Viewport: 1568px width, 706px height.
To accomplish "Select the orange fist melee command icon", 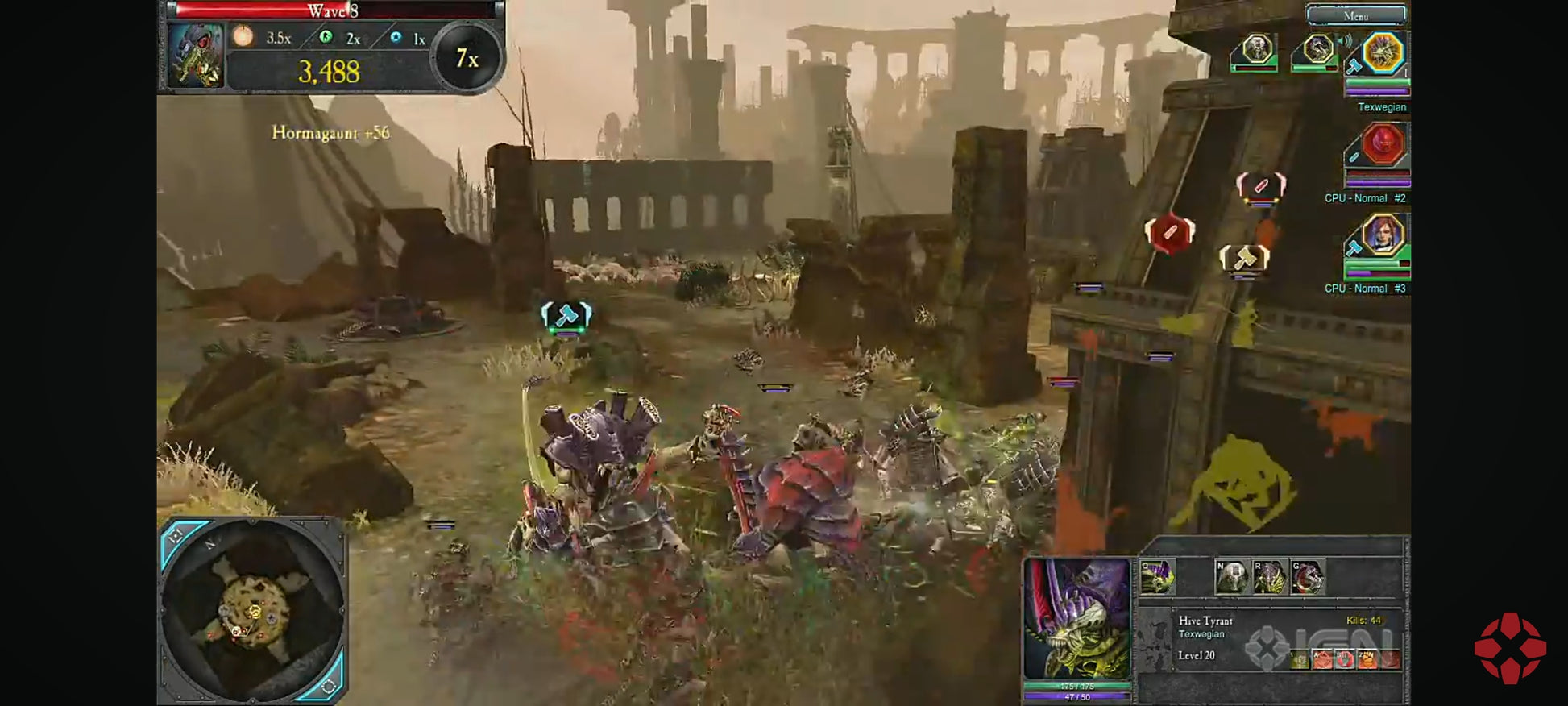I will tap(1367, 660).
